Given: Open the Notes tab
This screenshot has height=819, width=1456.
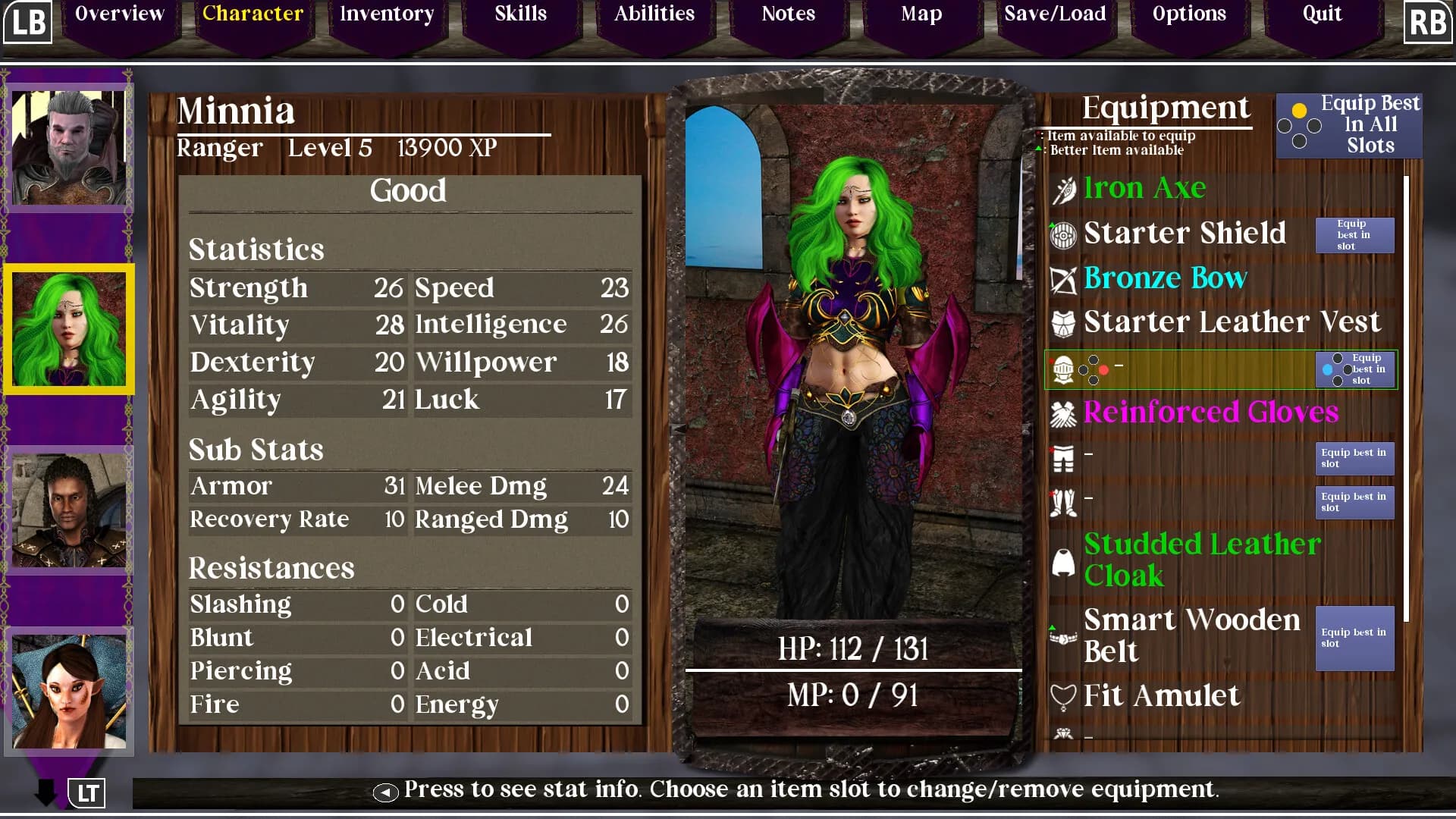Looking at the screenshot, I should [788, 14].
